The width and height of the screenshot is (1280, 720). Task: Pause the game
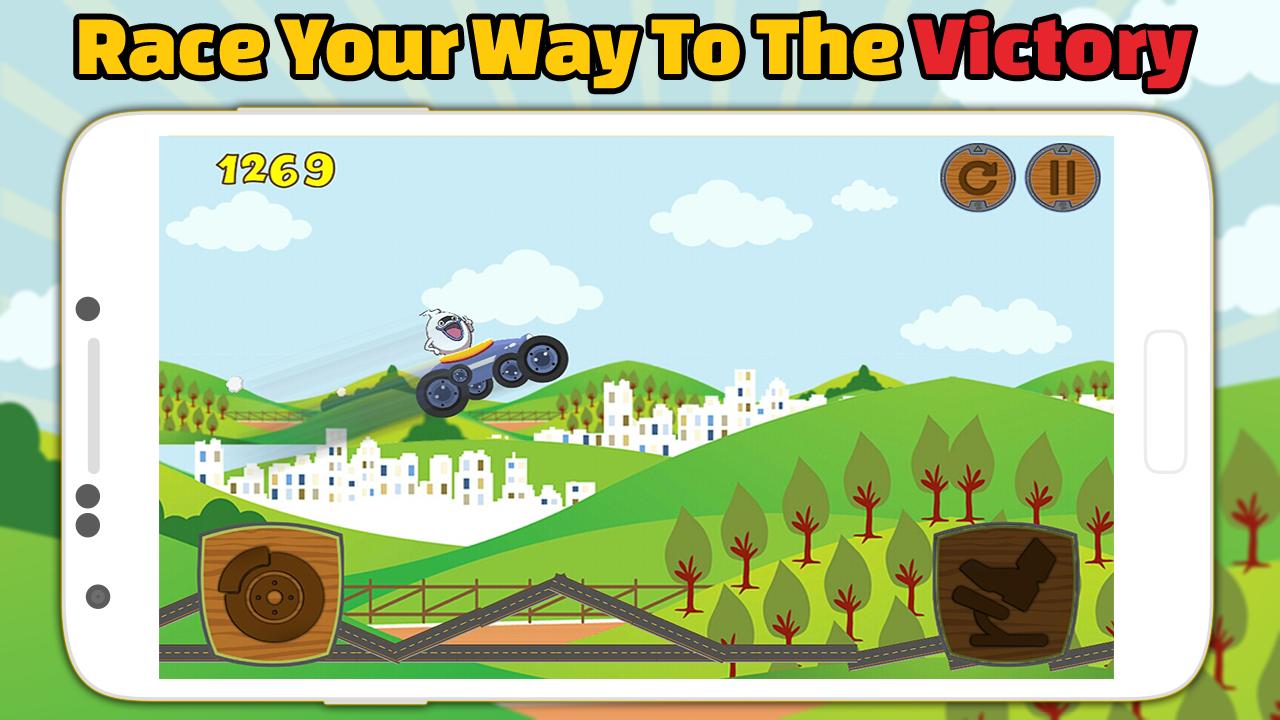pyautogui.click(x=1063, y=178)
